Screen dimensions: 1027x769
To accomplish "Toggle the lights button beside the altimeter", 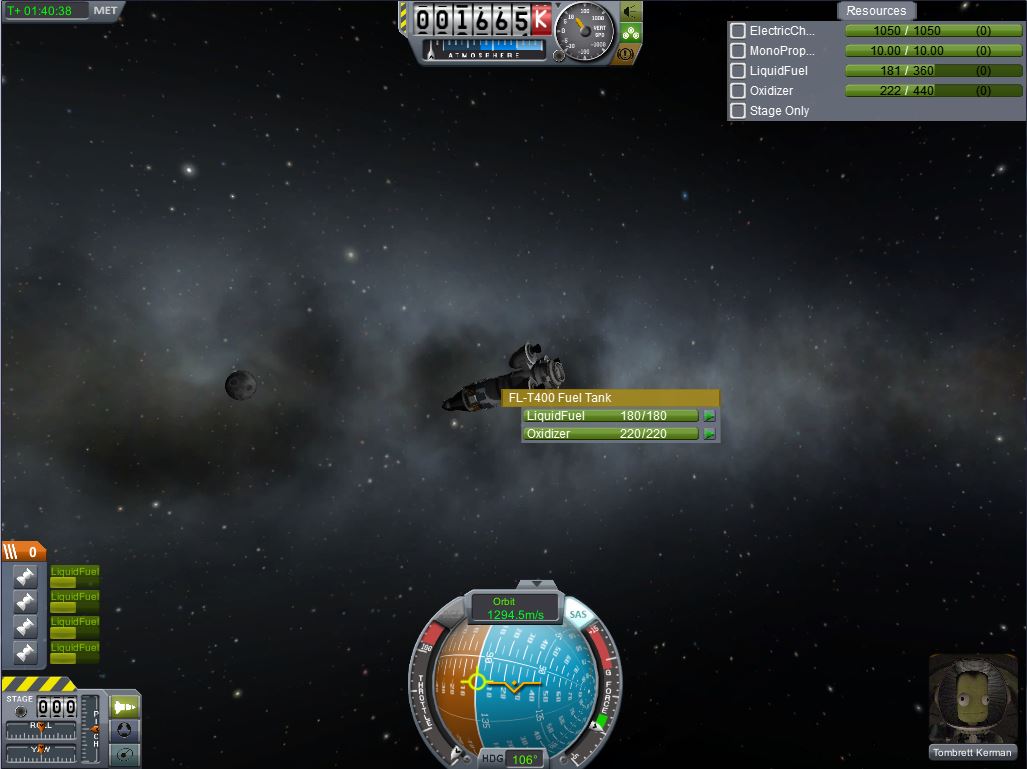I will point(631,12).
